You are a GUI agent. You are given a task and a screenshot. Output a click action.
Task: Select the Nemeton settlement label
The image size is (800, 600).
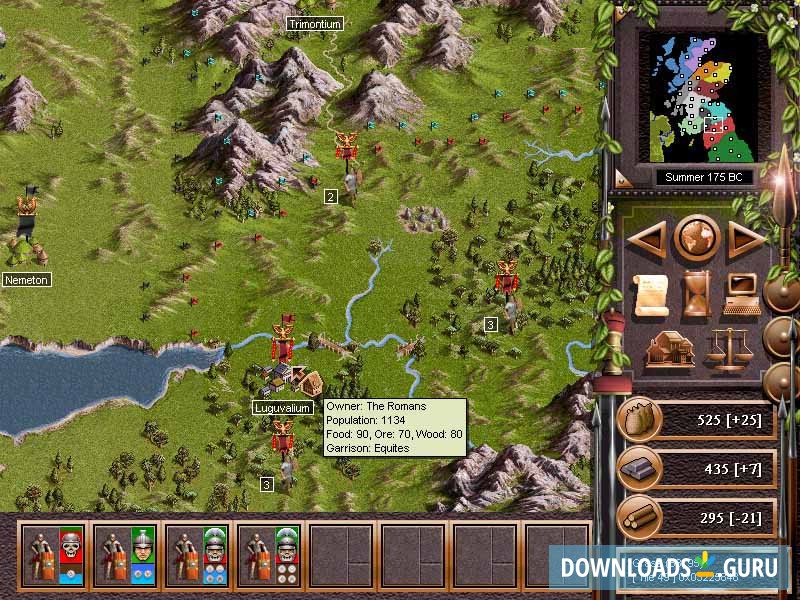(x=26, y=280)
